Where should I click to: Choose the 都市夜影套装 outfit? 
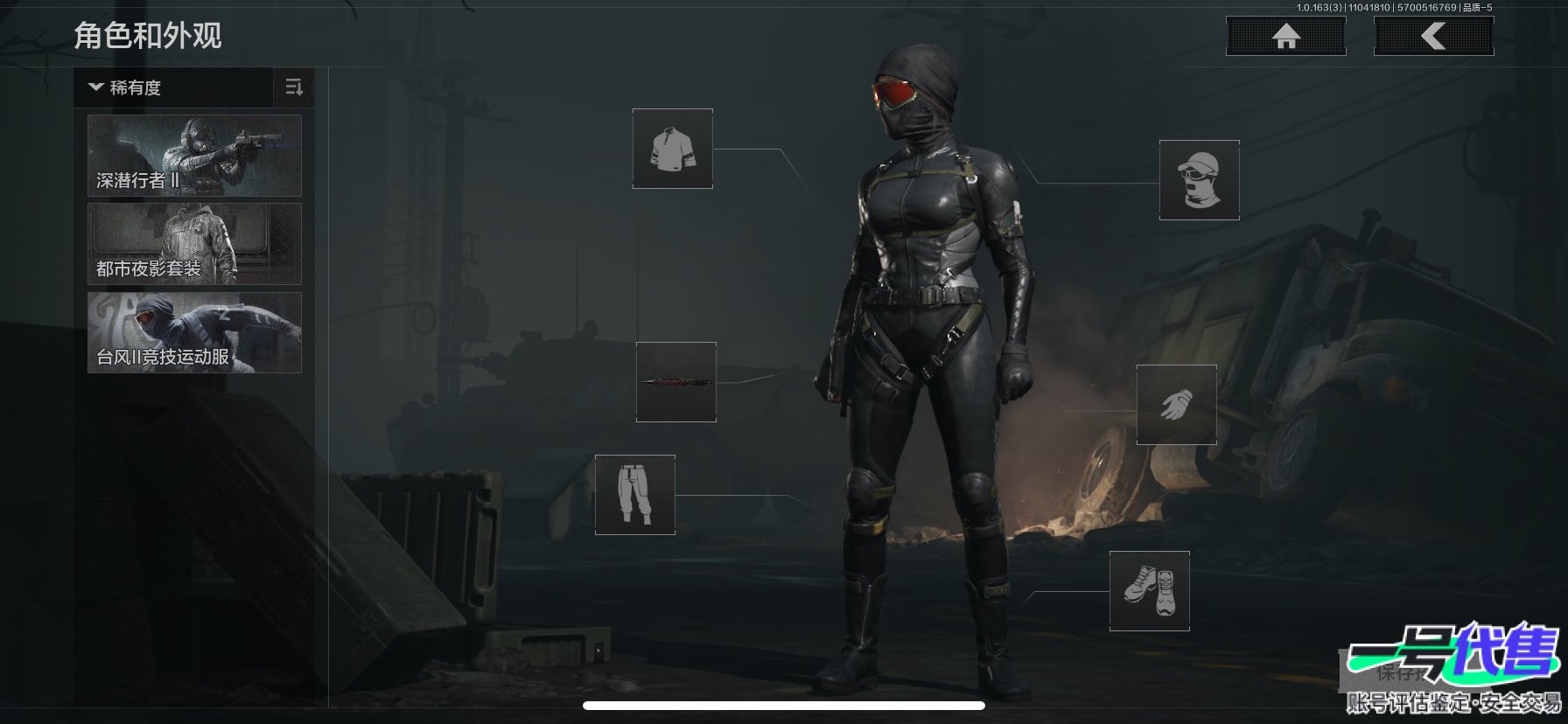[194, 244]
